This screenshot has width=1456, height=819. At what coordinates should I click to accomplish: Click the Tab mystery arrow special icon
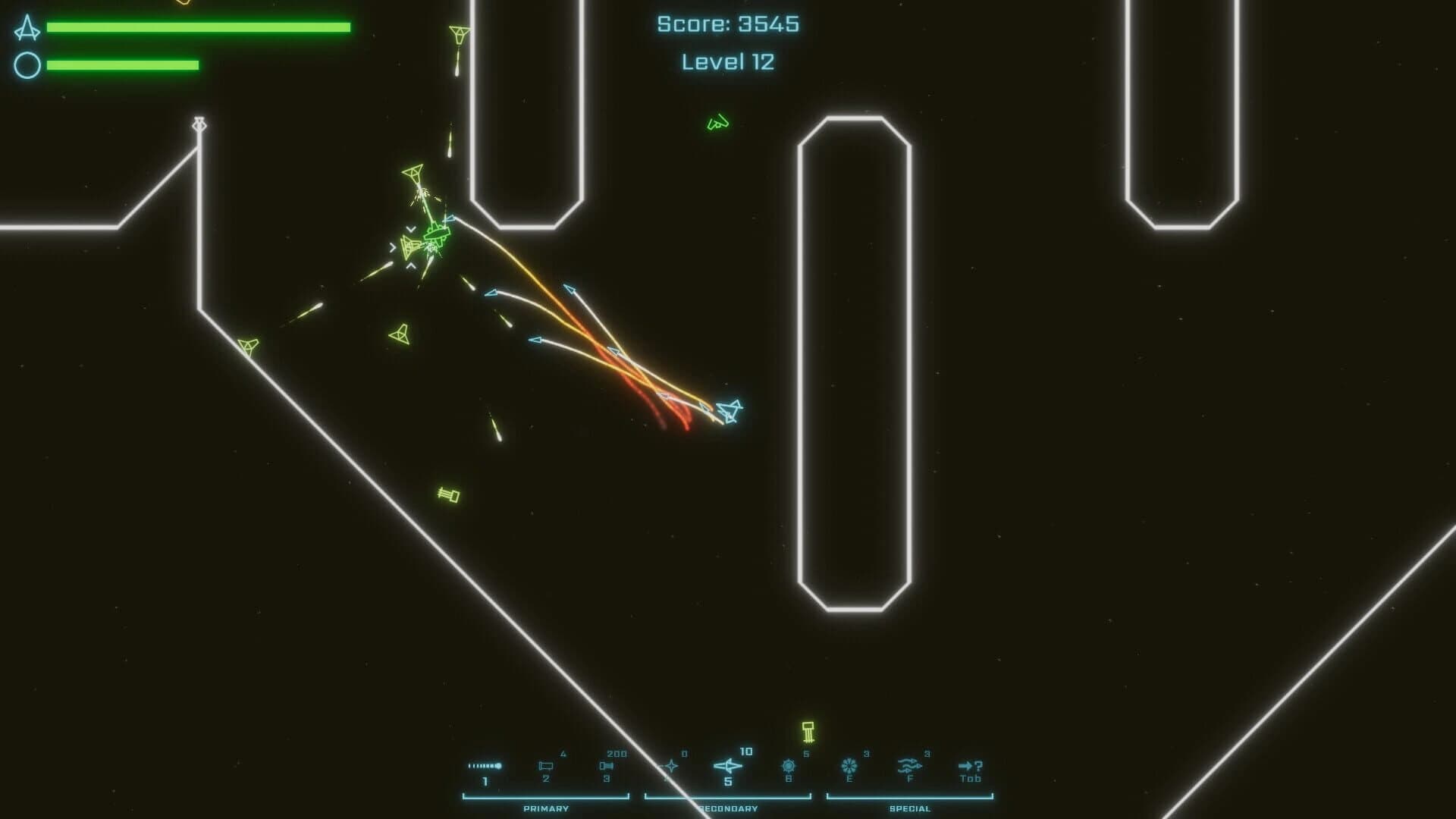[971, 764]
